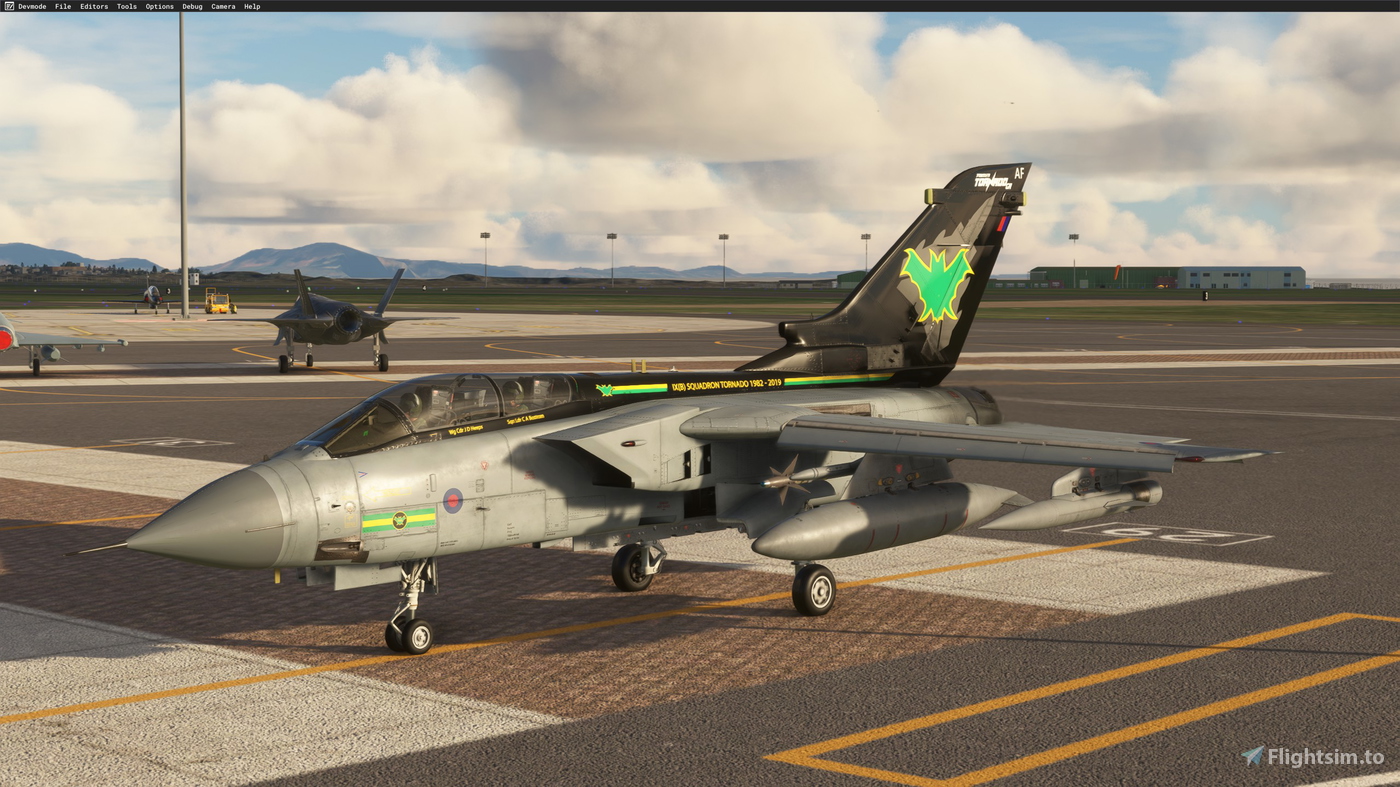The height and width of the screenshot is (787, 1400).
Task: Access aircraft editor through the Editors menu
Action: [93, 5]
